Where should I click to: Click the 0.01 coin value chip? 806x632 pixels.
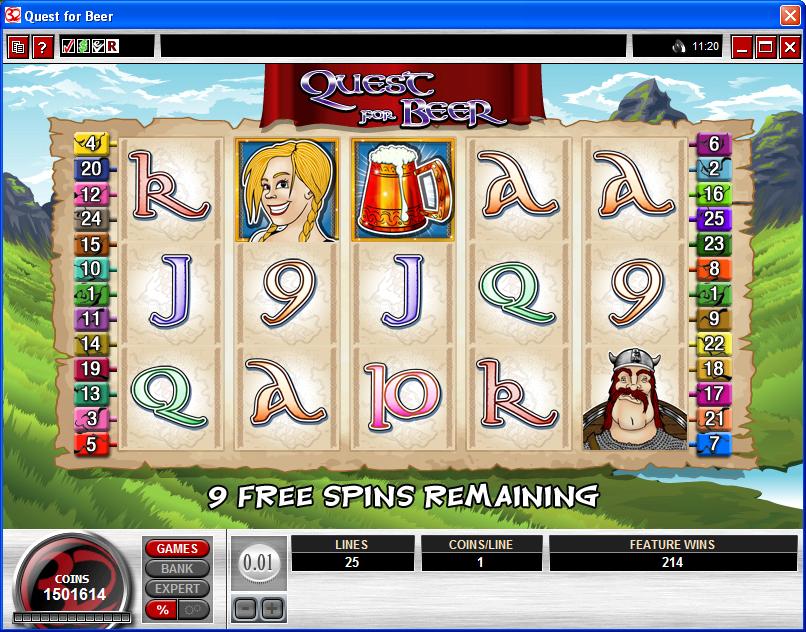click(x=258, y=563)
